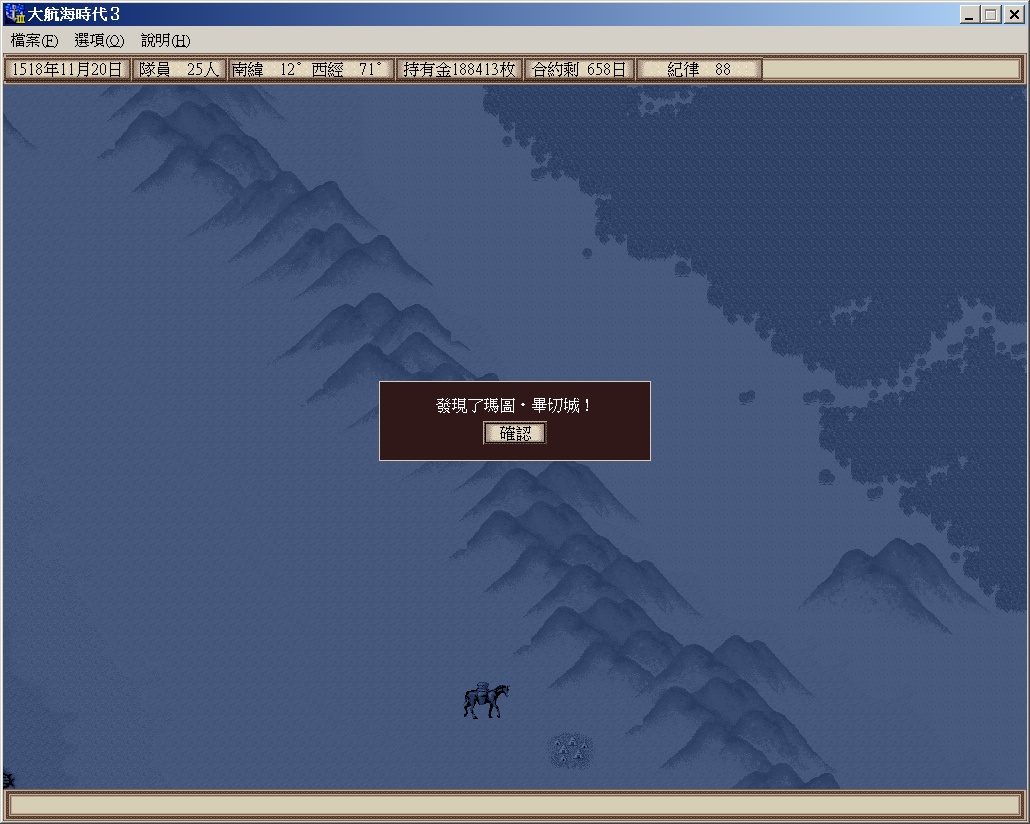Minimize the game window
This screenshot has width=1030, height=824.
(970, 15)
